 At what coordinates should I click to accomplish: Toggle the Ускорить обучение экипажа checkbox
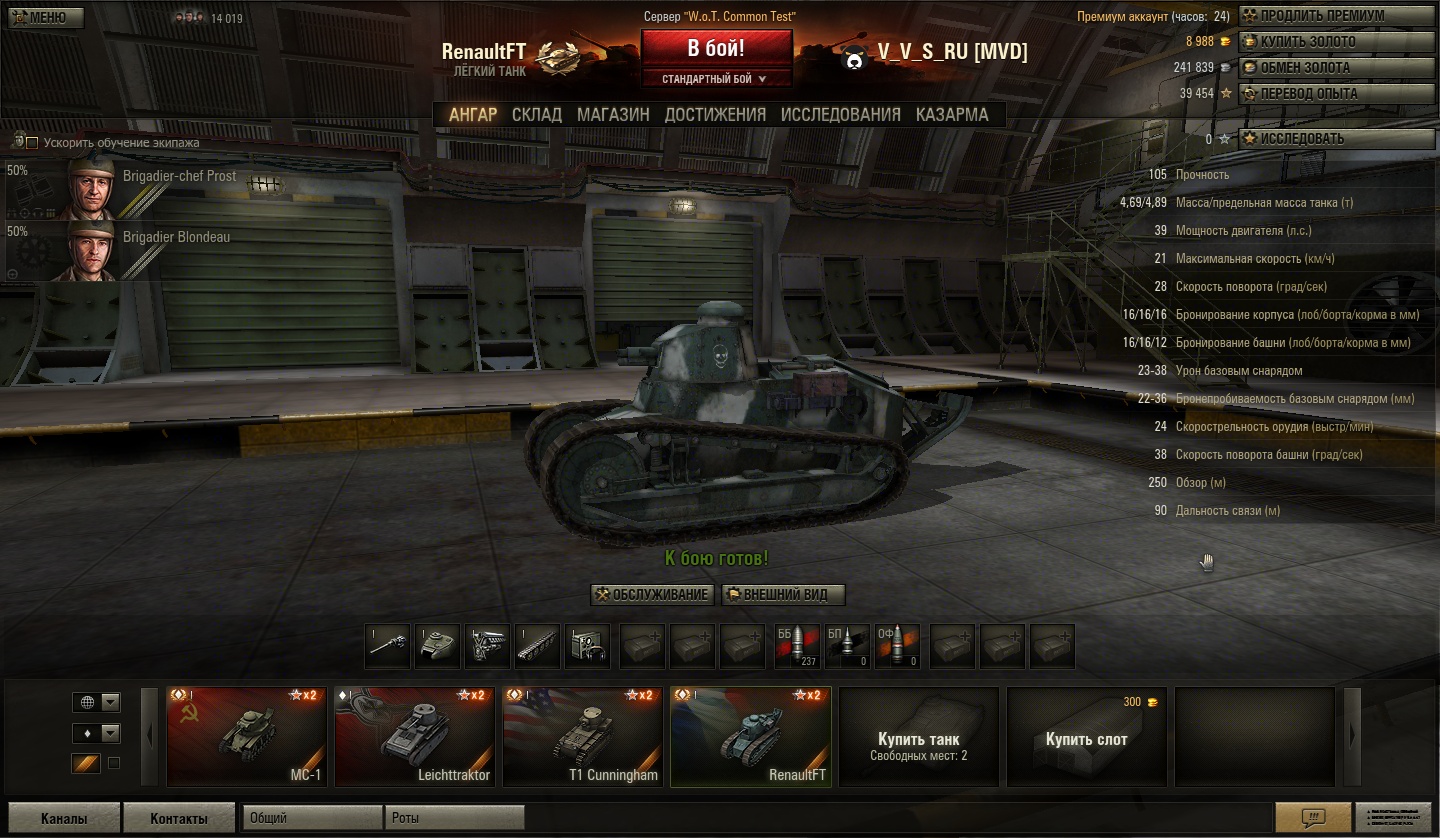(x=32, y=143)
